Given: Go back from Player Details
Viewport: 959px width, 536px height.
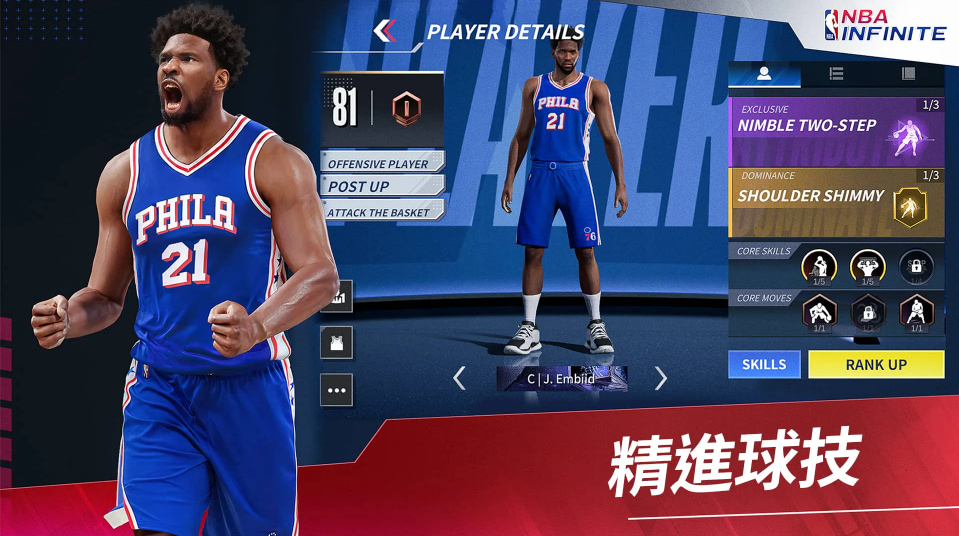Looking at the screenshot, I should tap(385, 31).
